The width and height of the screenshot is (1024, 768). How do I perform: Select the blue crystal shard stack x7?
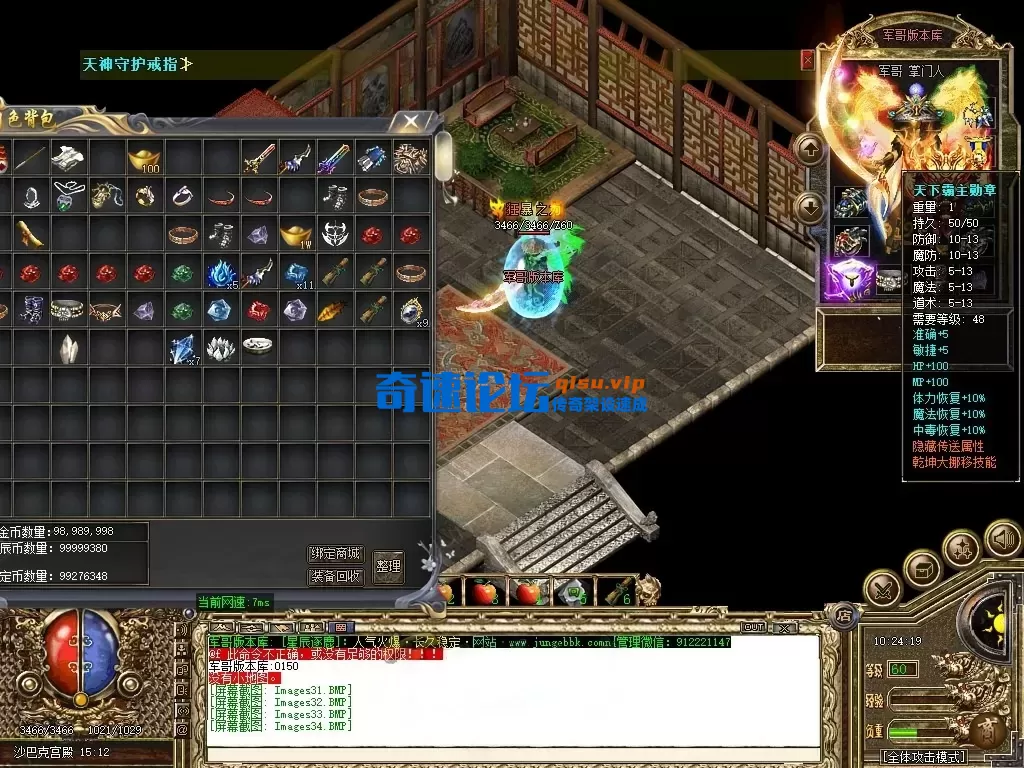pos(182,348)
